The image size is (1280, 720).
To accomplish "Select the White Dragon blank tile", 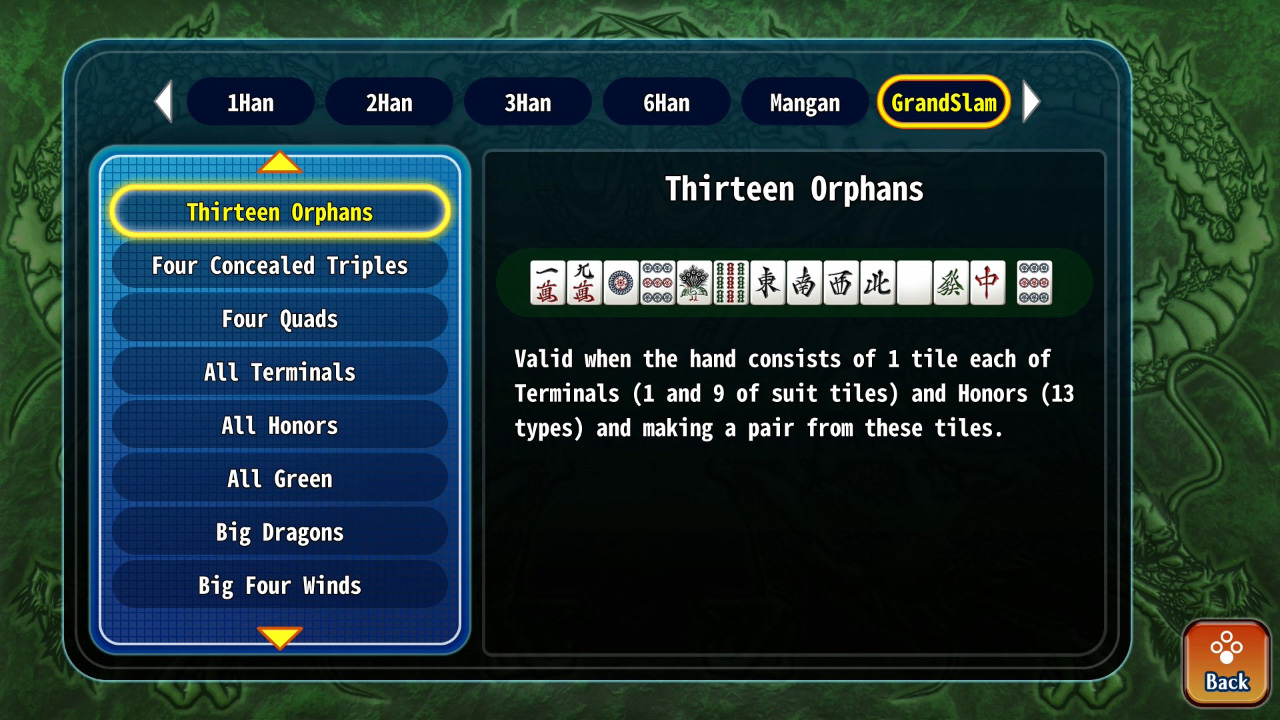I will (x=914, y=283).
